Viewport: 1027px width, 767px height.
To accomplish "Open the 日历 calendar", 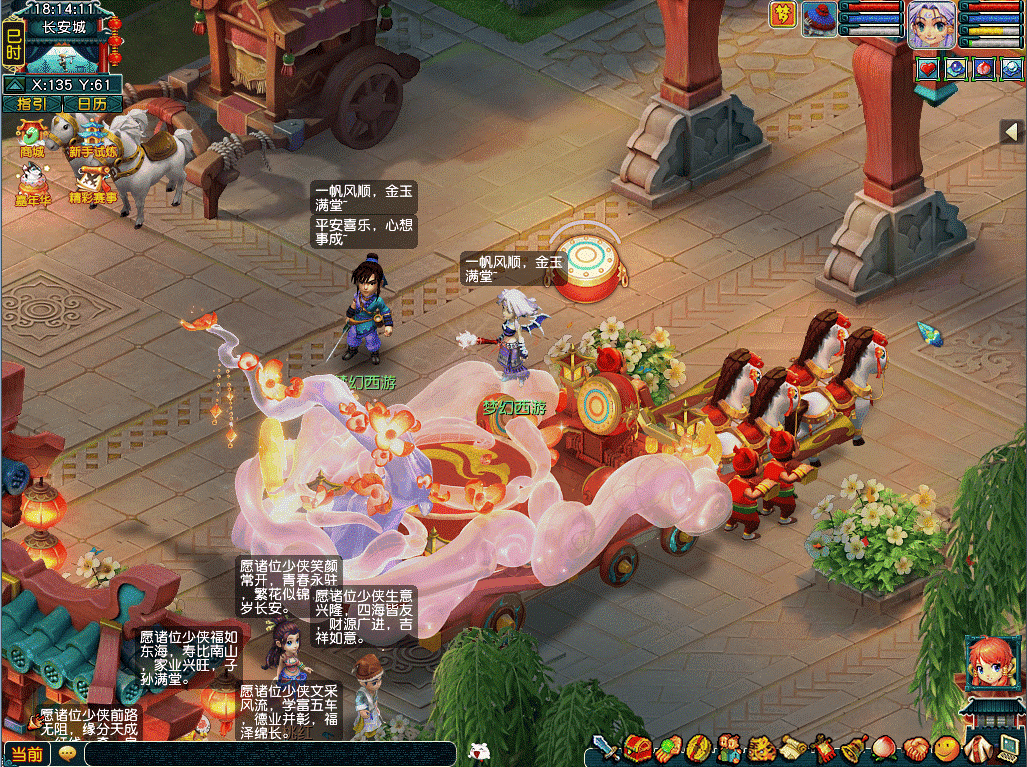I will tap(92, 104).
